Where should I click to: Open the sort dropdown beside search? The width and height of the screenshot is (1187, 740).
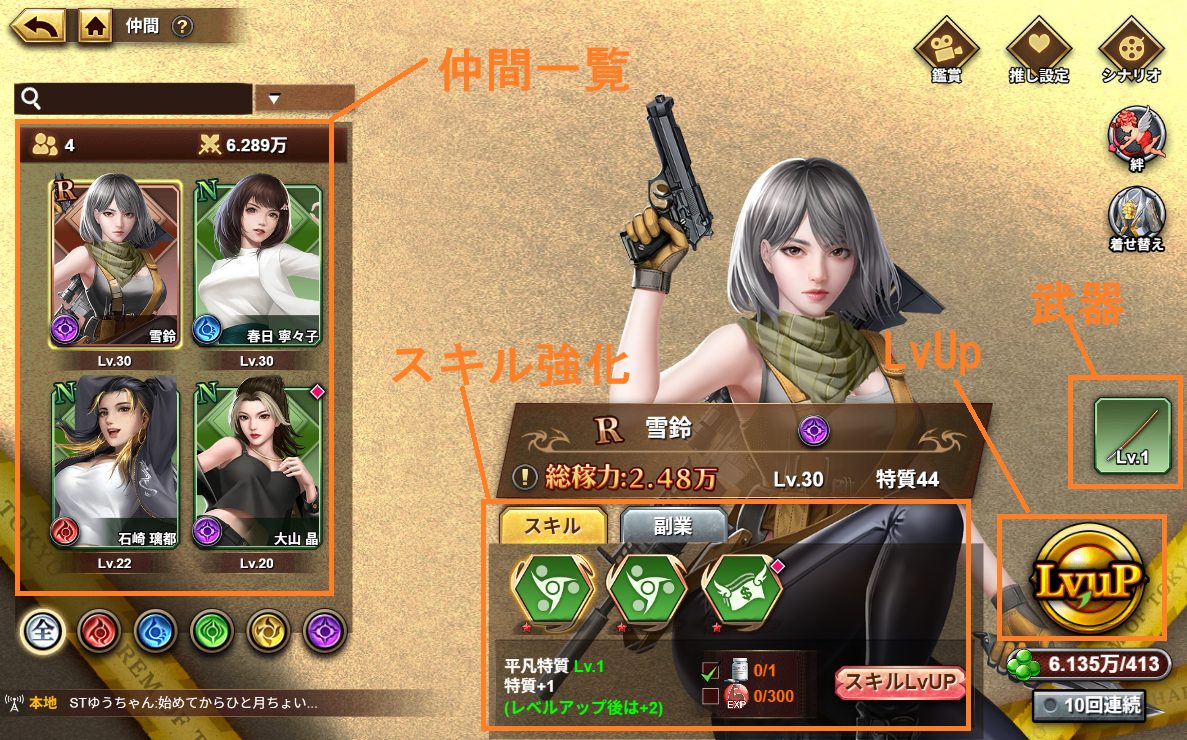tap(304, 98)
